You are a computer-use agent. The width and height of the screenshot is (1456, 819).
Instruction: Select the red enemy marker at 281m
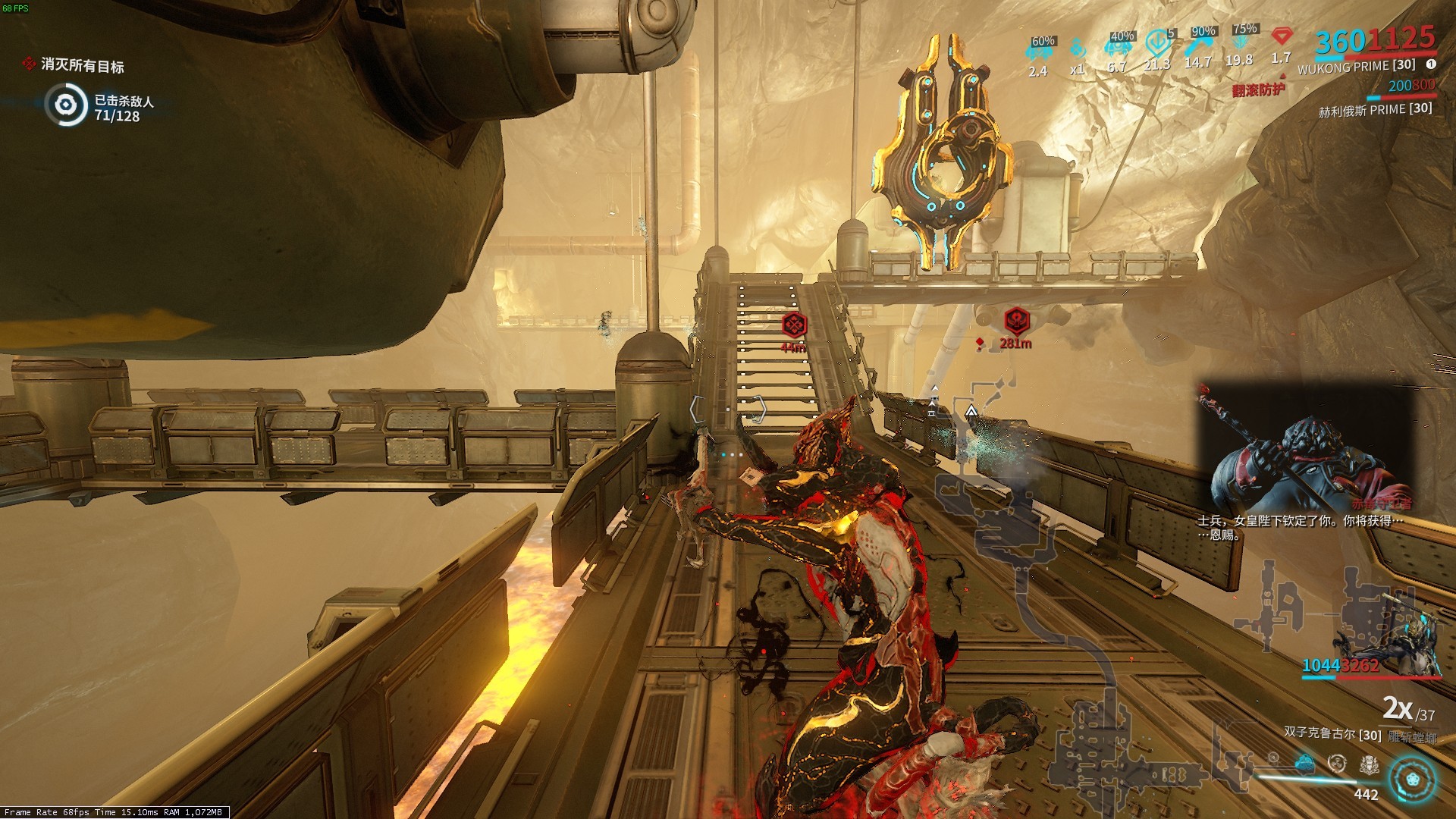tap(1016, 321)
